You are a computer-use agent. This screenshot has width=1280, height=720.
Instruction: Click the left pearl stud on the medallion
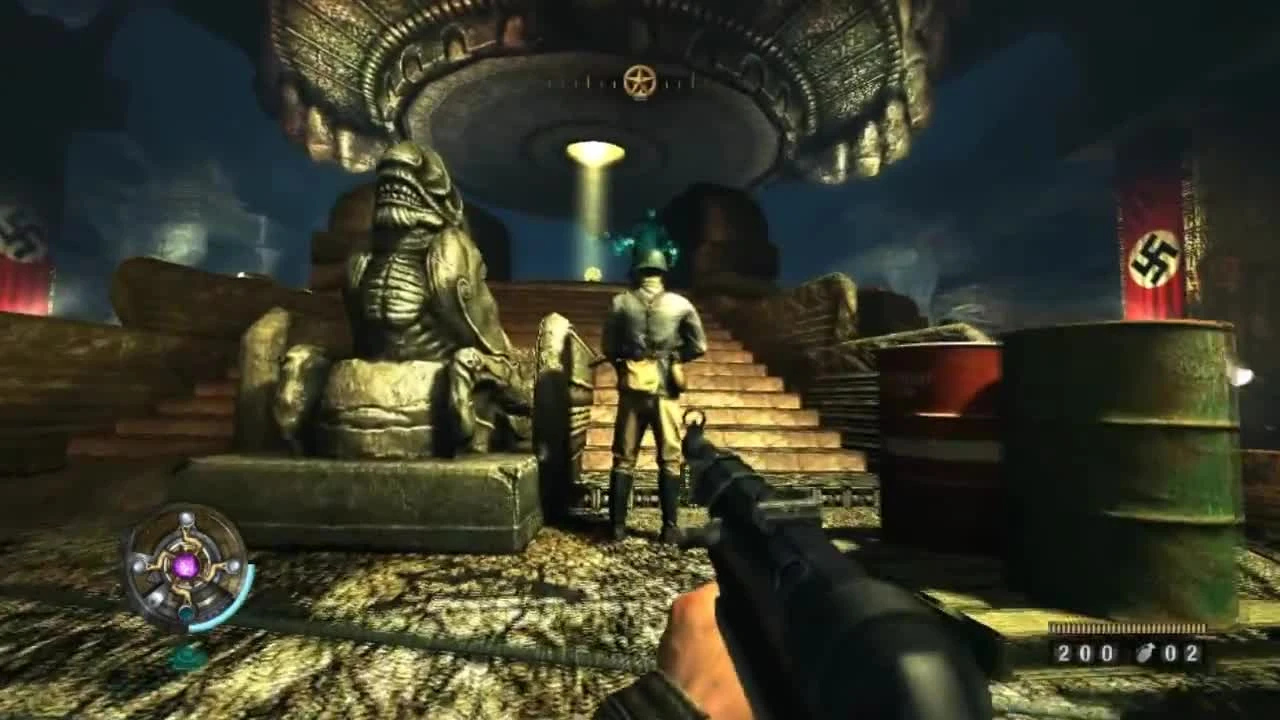[139, 566]
